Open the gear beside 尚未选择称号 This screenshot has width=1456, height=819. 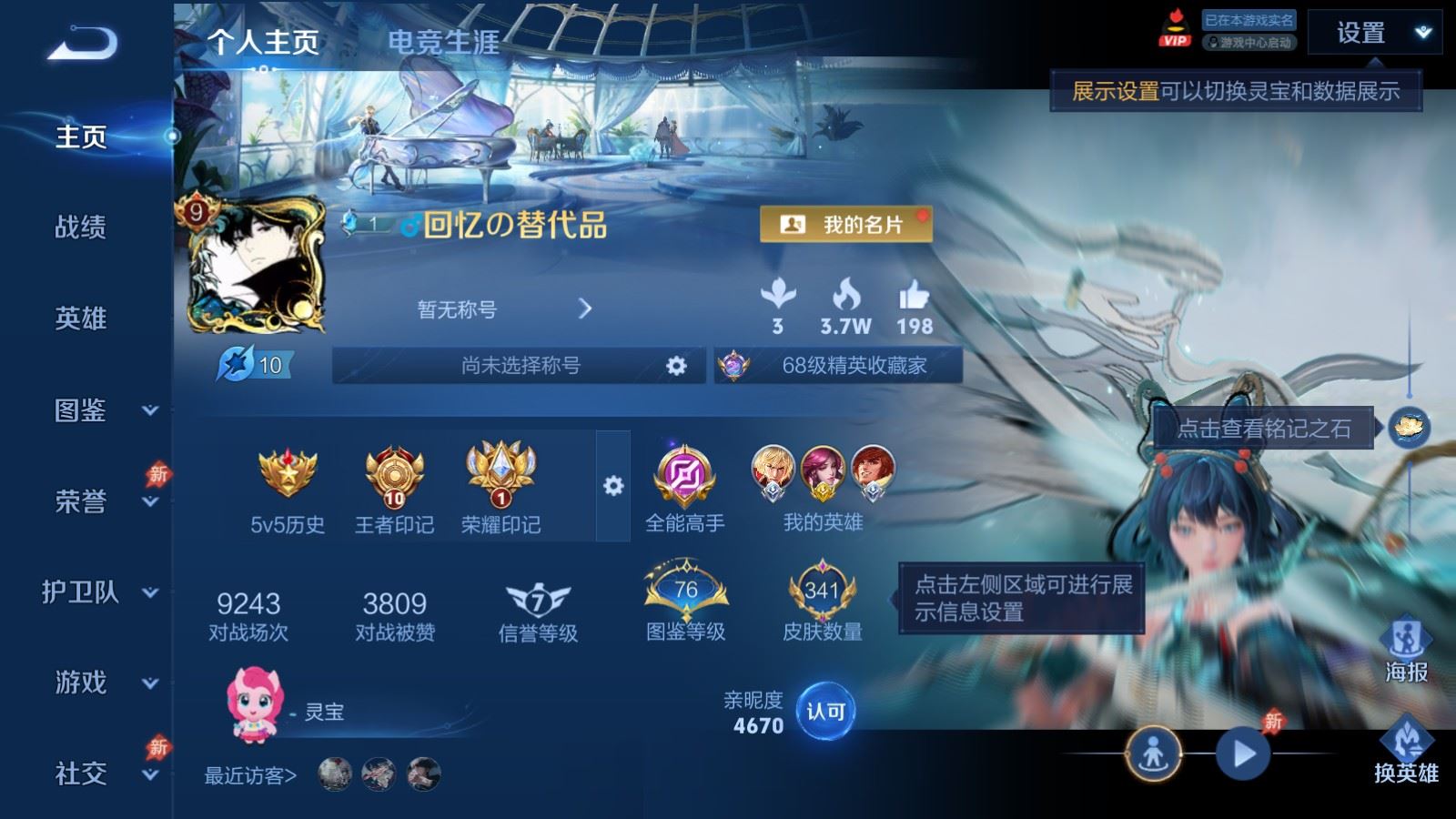point(675,365)
